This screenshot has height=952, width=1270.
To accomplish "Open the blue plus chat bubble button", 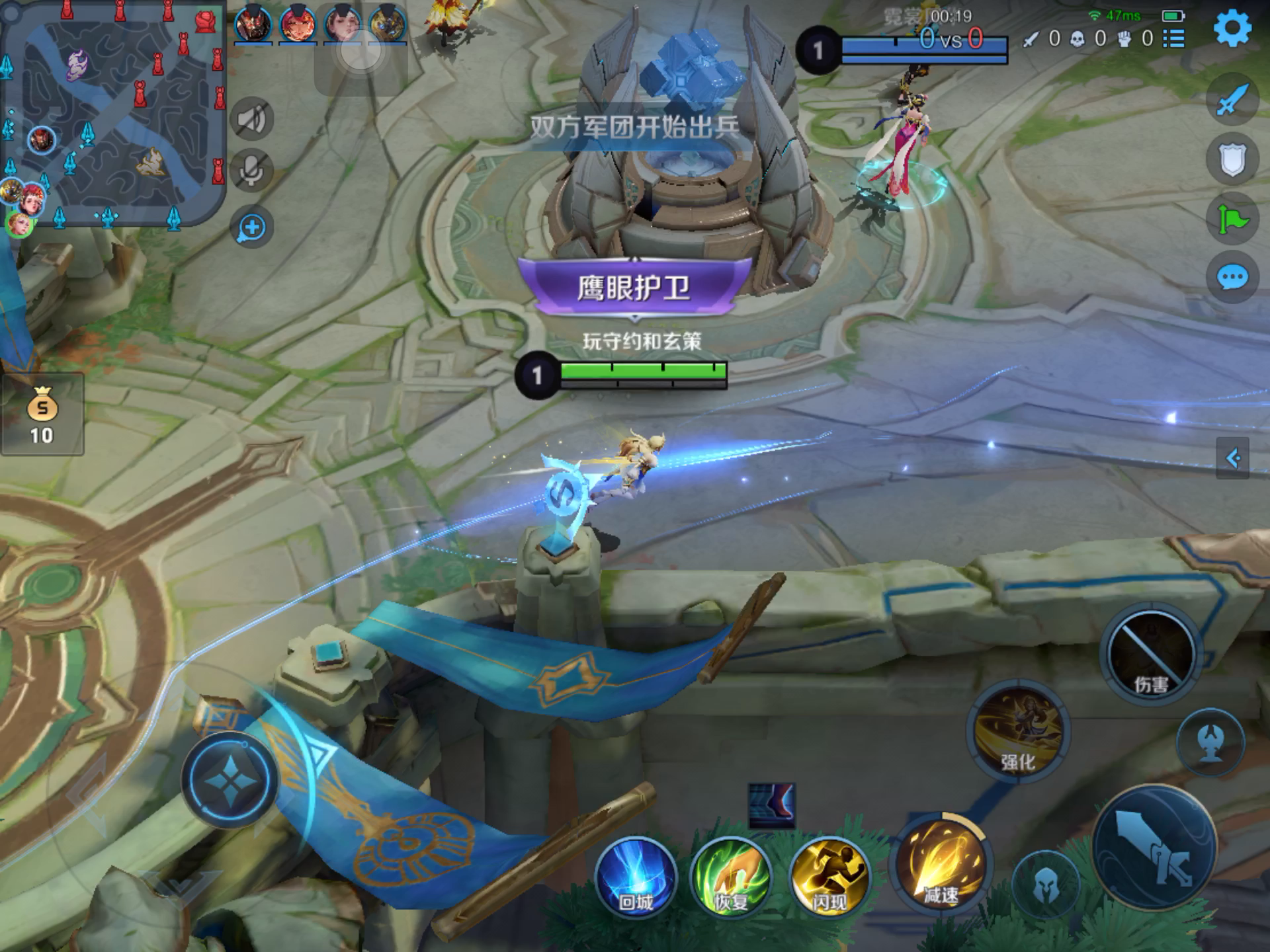I will coord(252,228).
